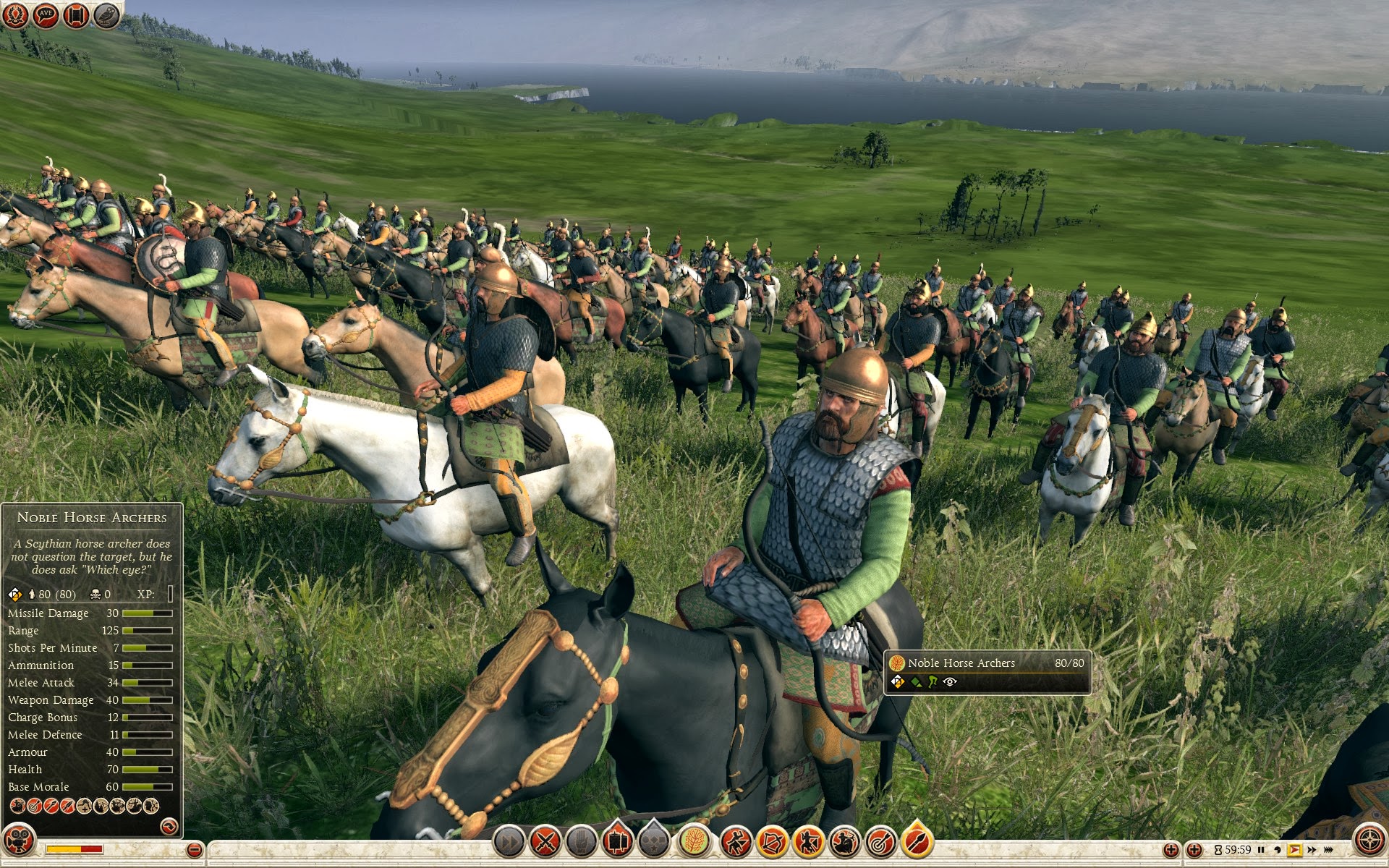Choose the arrow shot type button
The width and height of the screenshot is (1389, 868).
[917, 842]
